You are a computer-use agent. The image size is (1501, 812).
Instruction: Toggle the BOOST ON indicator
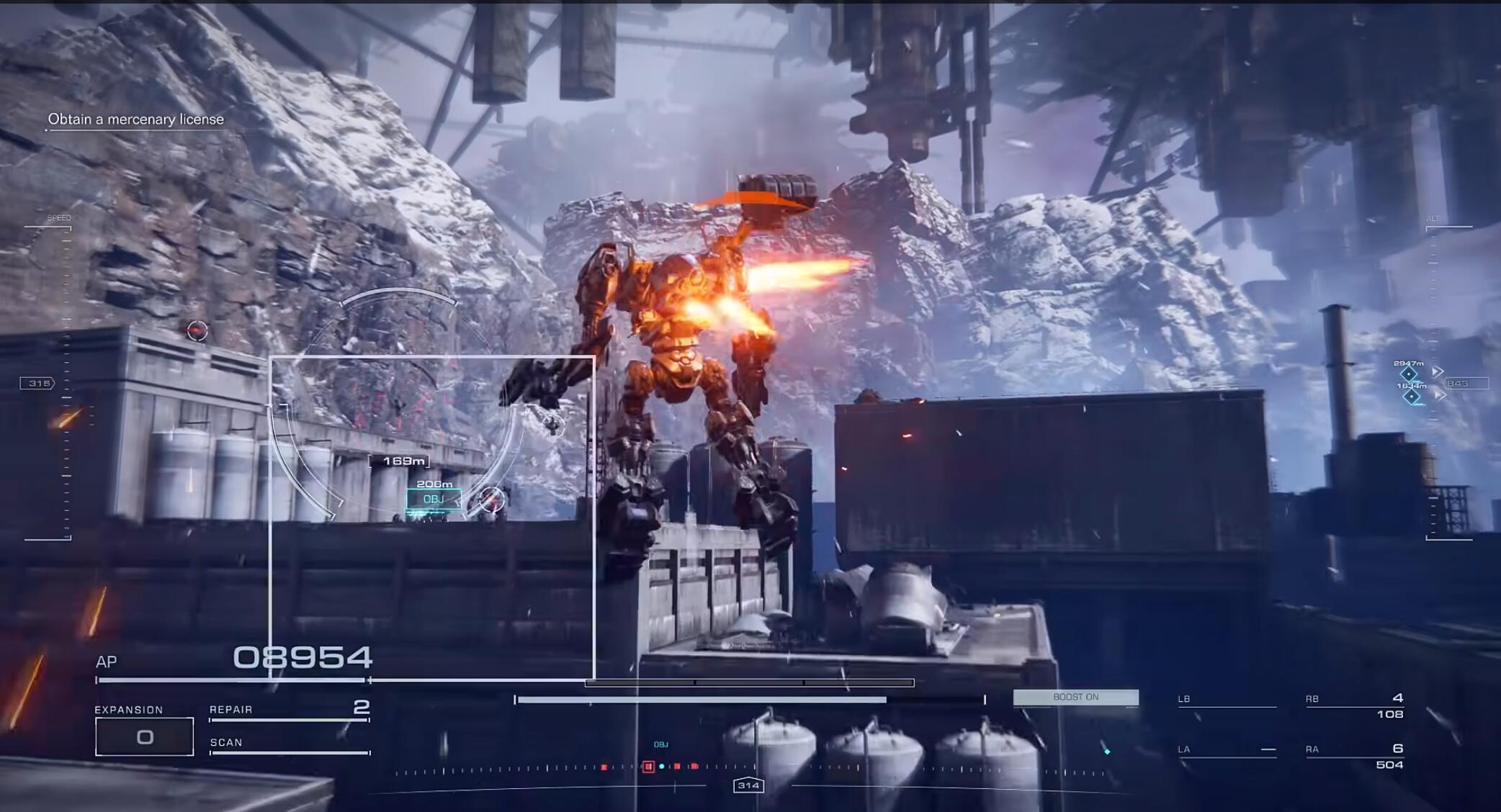pyautogui.click(x=1076, y=697)
